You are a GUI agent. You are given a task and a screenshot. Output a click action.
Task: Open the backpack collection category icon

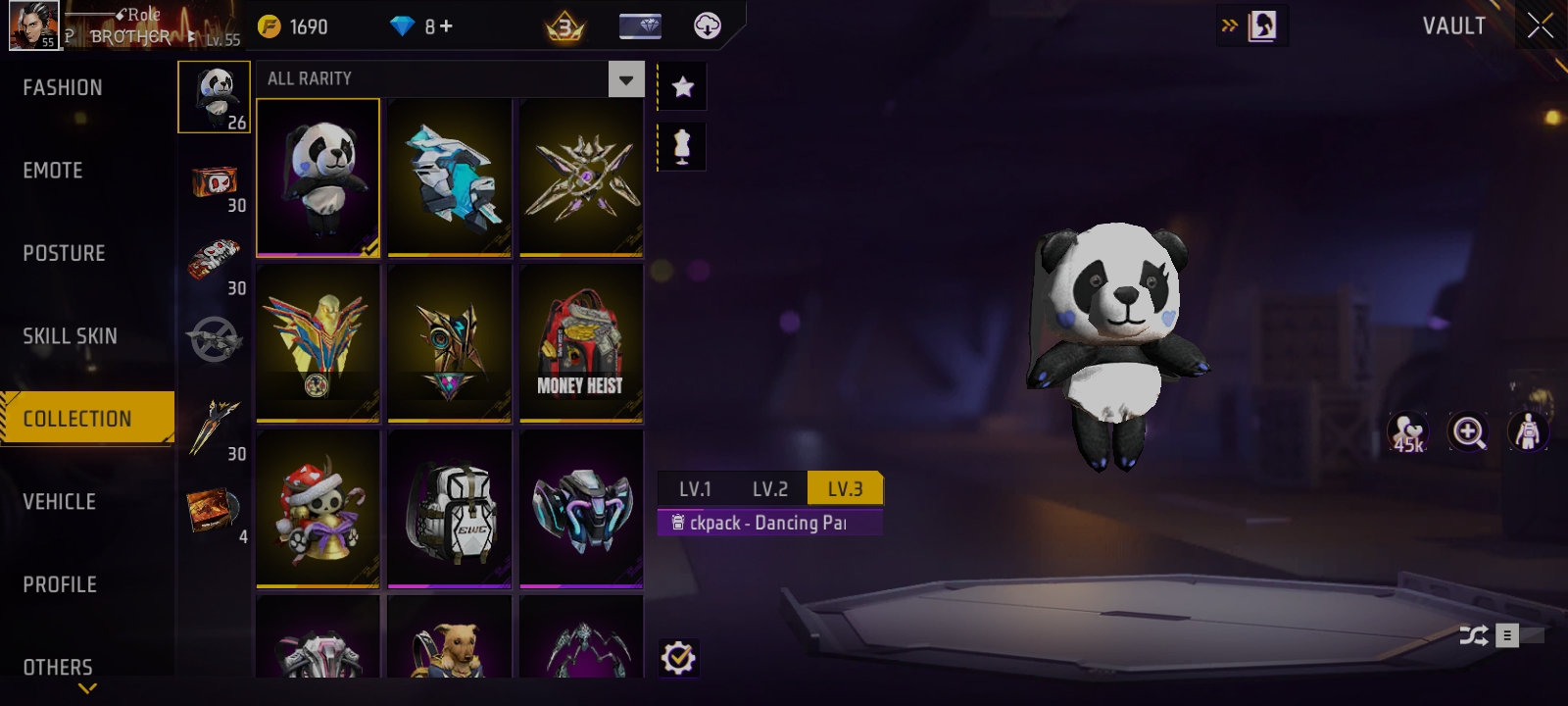coord(214,95)
